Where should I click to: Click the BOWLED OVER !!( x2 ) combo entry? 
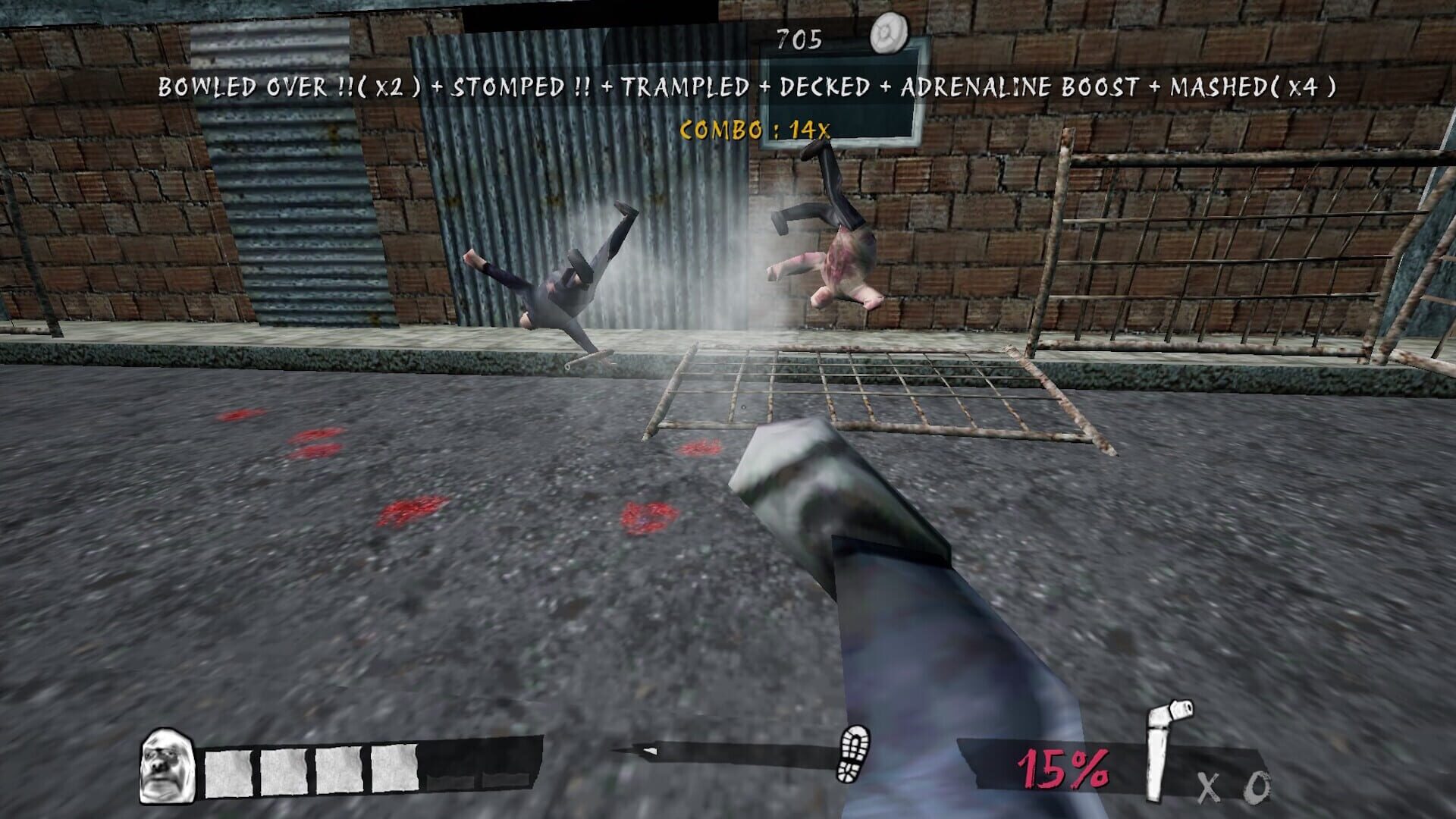(x=288, y=88)
